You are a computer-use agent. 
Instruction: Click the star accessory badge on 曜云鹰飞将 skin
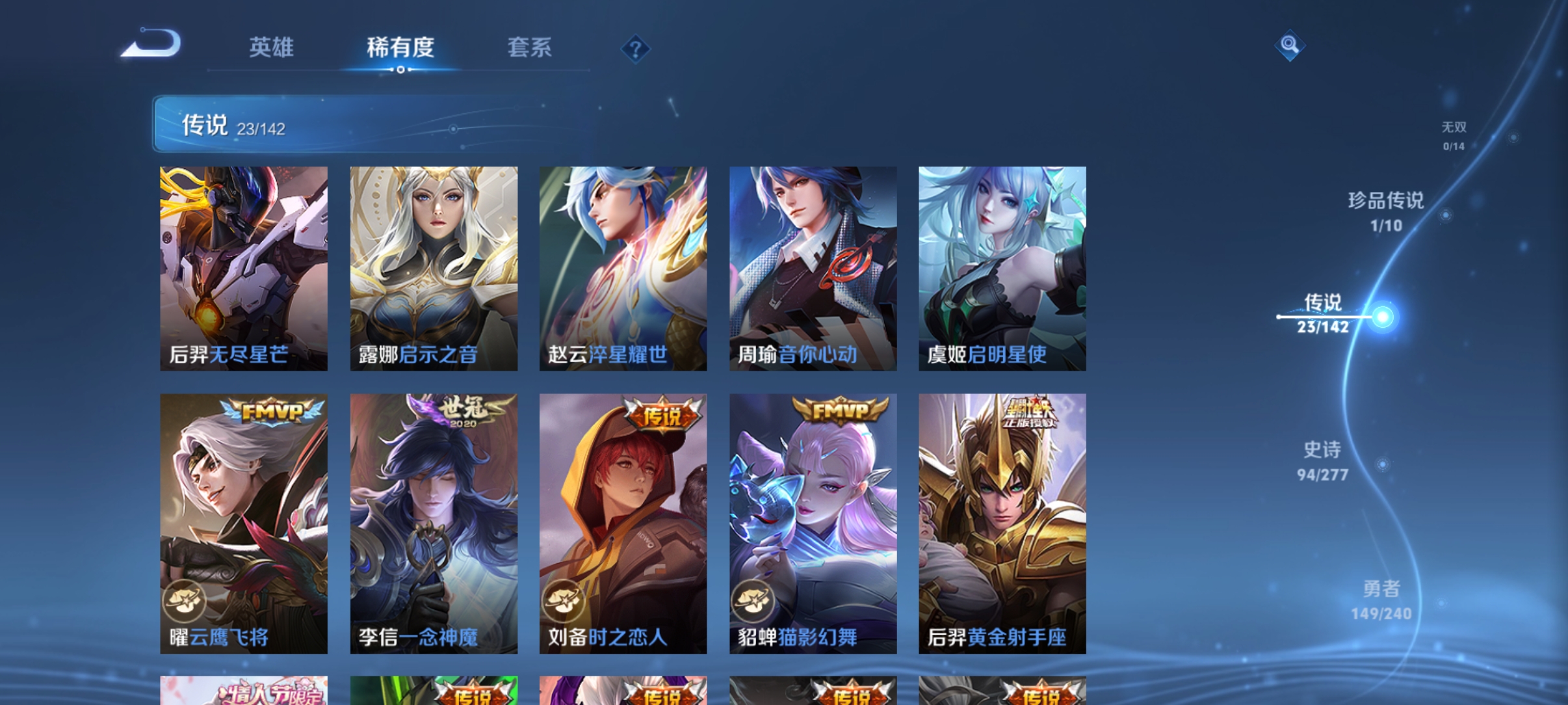185,602
